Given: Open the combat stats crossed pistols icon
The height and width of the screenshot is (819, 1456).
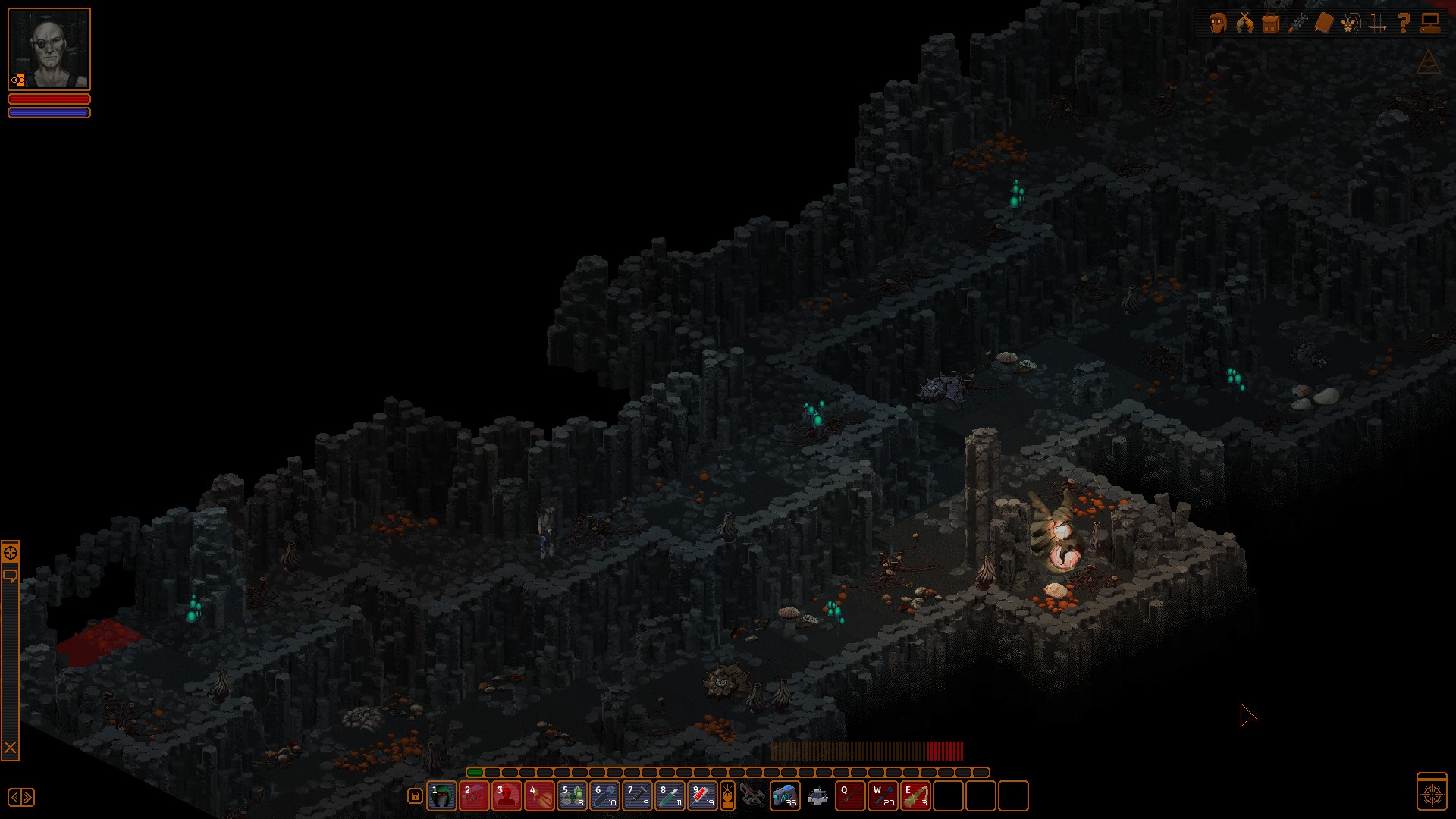Looking at the screenshot, I should (1244, 24).
